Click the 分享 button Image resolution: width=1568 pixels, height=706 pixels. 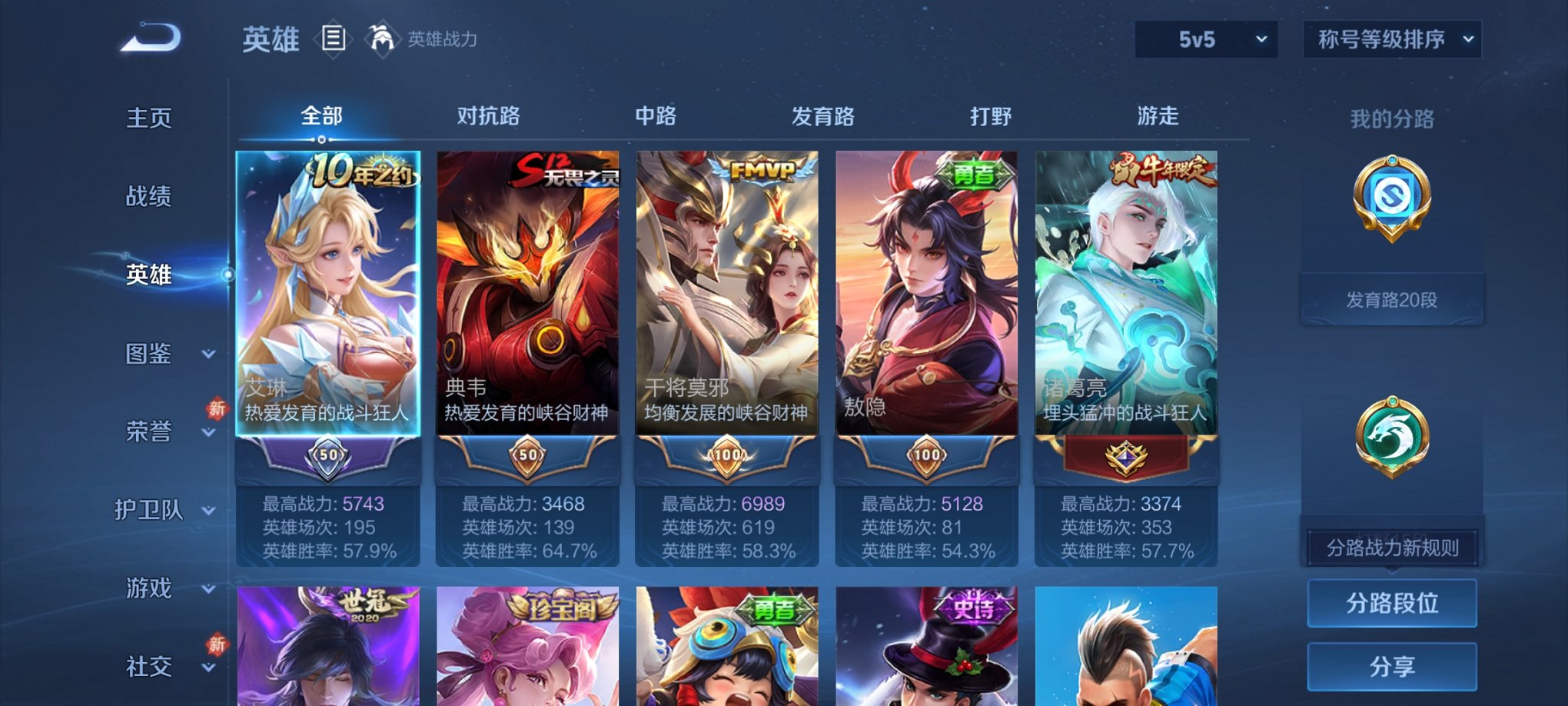[x=1391, y=666]
